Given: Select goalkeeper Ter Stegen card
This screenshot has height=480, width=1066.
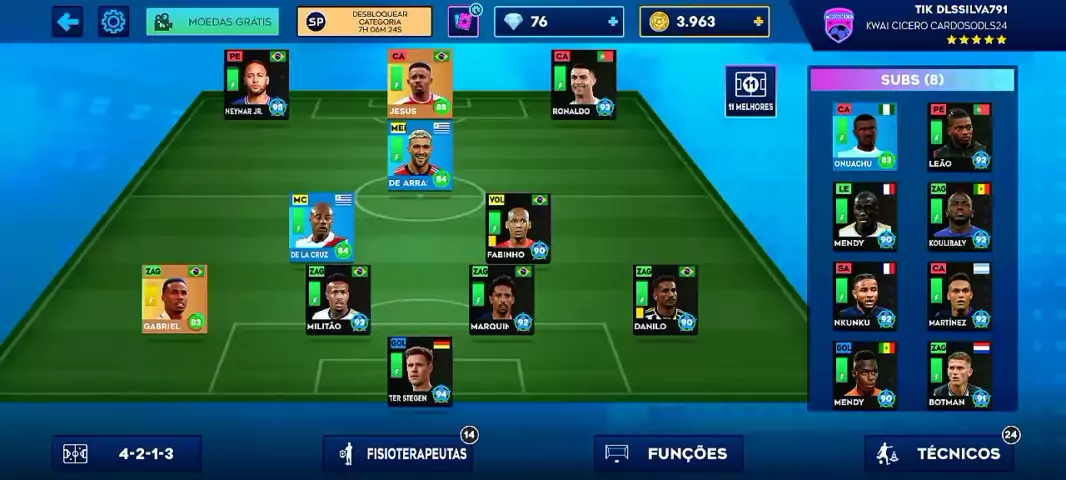Looking at the screenshot, I should coord(420,371).
